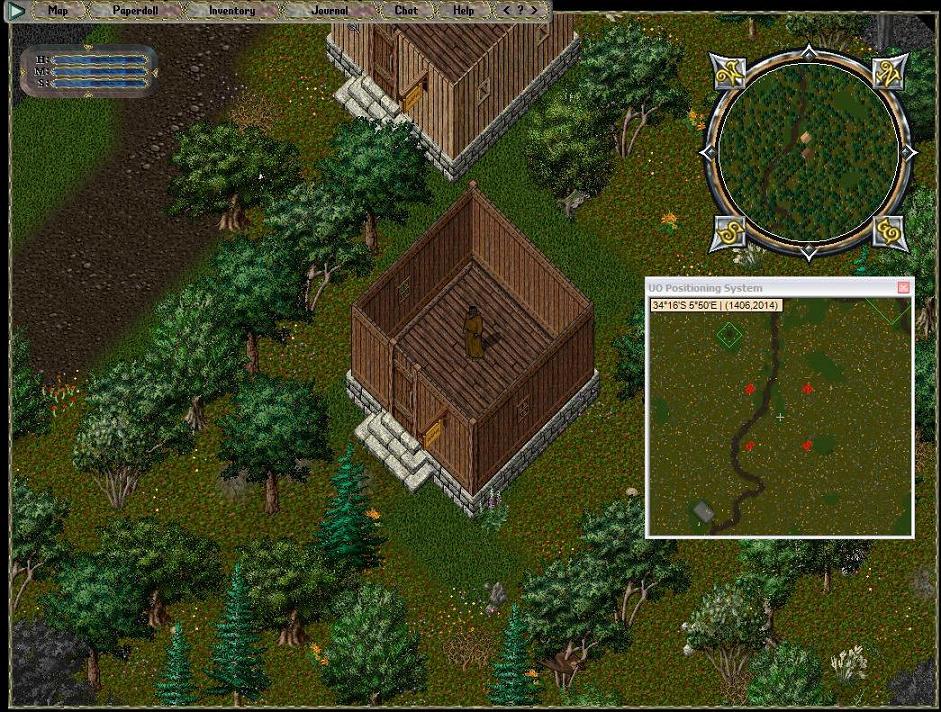The width and height of the screenshot is (941, 712).
Task: Open the Help menu
Action: [463, 11]
